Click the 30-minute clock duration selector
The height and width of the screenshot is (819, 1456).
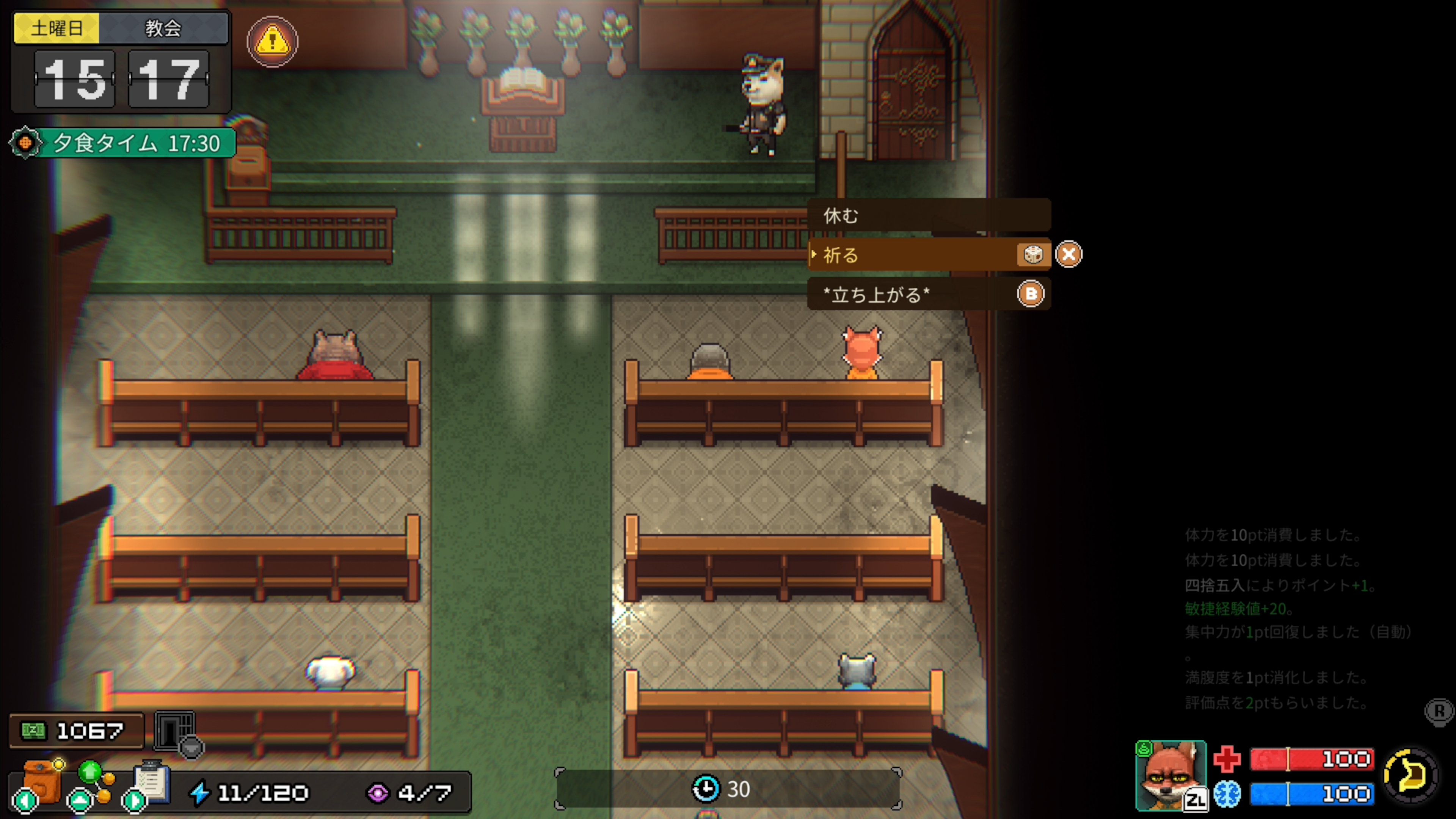pos(728,789)
